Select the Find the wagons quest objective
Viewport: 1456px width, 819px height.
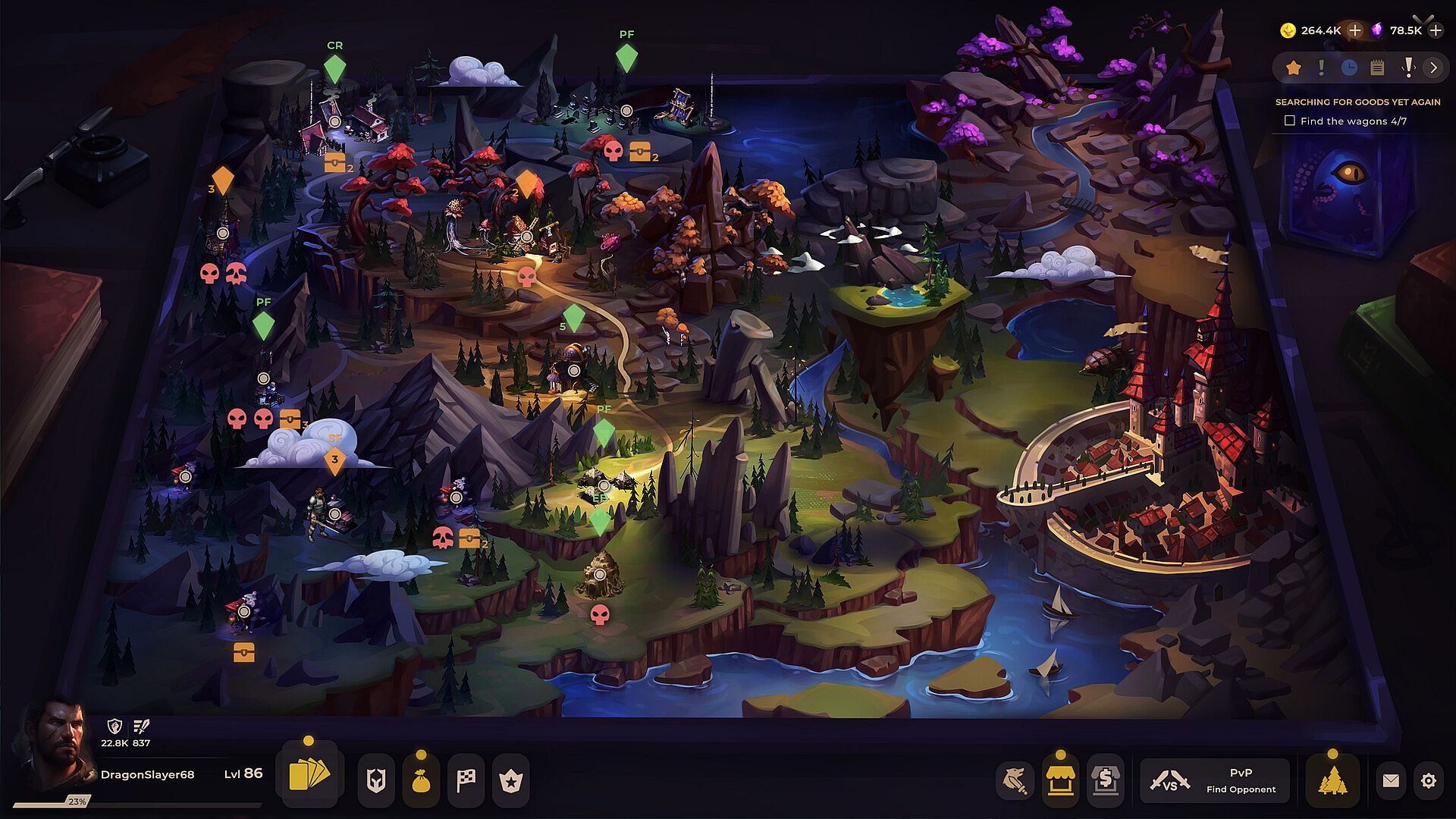tap(1290, 121)
